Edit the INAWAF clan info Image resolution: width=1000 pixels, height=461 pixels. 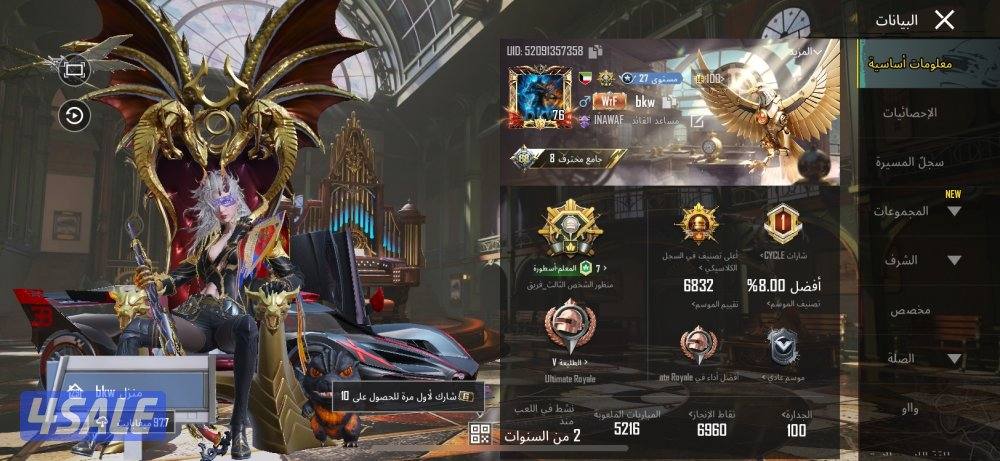698,121
